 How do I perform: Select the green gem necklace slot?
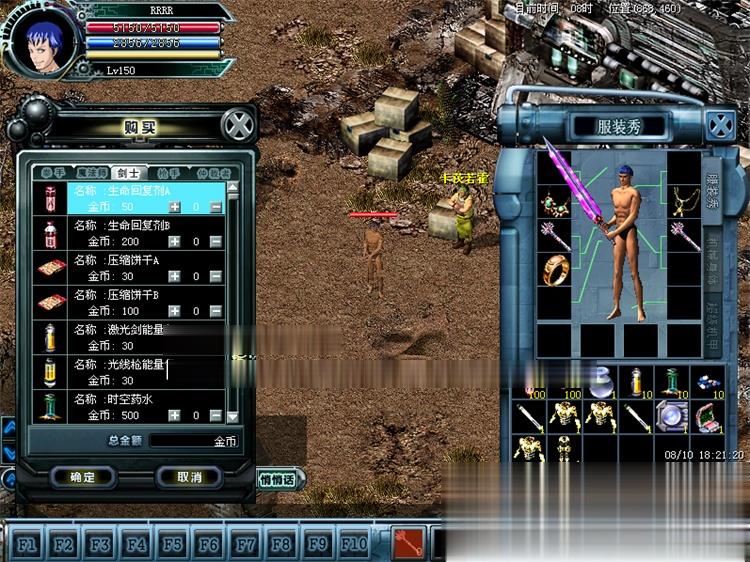pyautogui.click(x=553, y=202)
